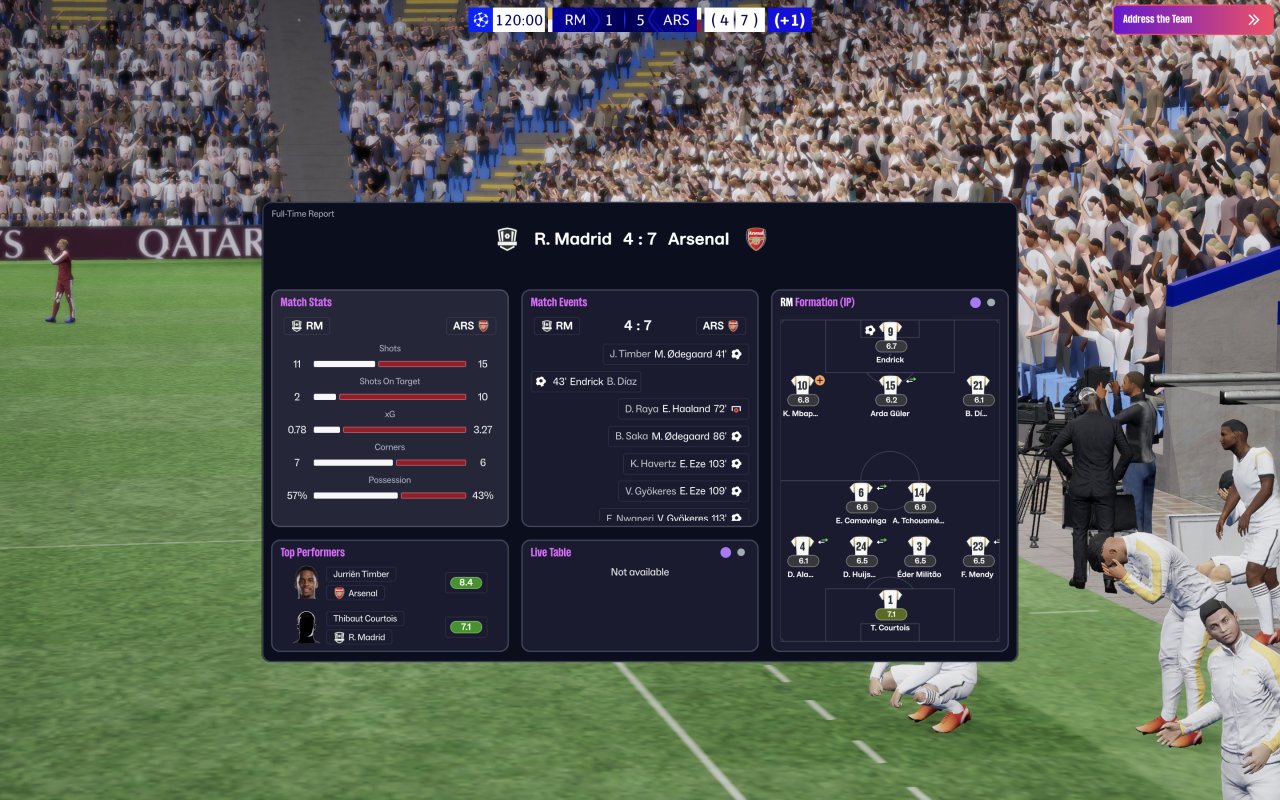Viewport: 1280px width, 800px height.
Task: Select Endrick's number 9 shirt in formation
Action: tap(890, 331)
